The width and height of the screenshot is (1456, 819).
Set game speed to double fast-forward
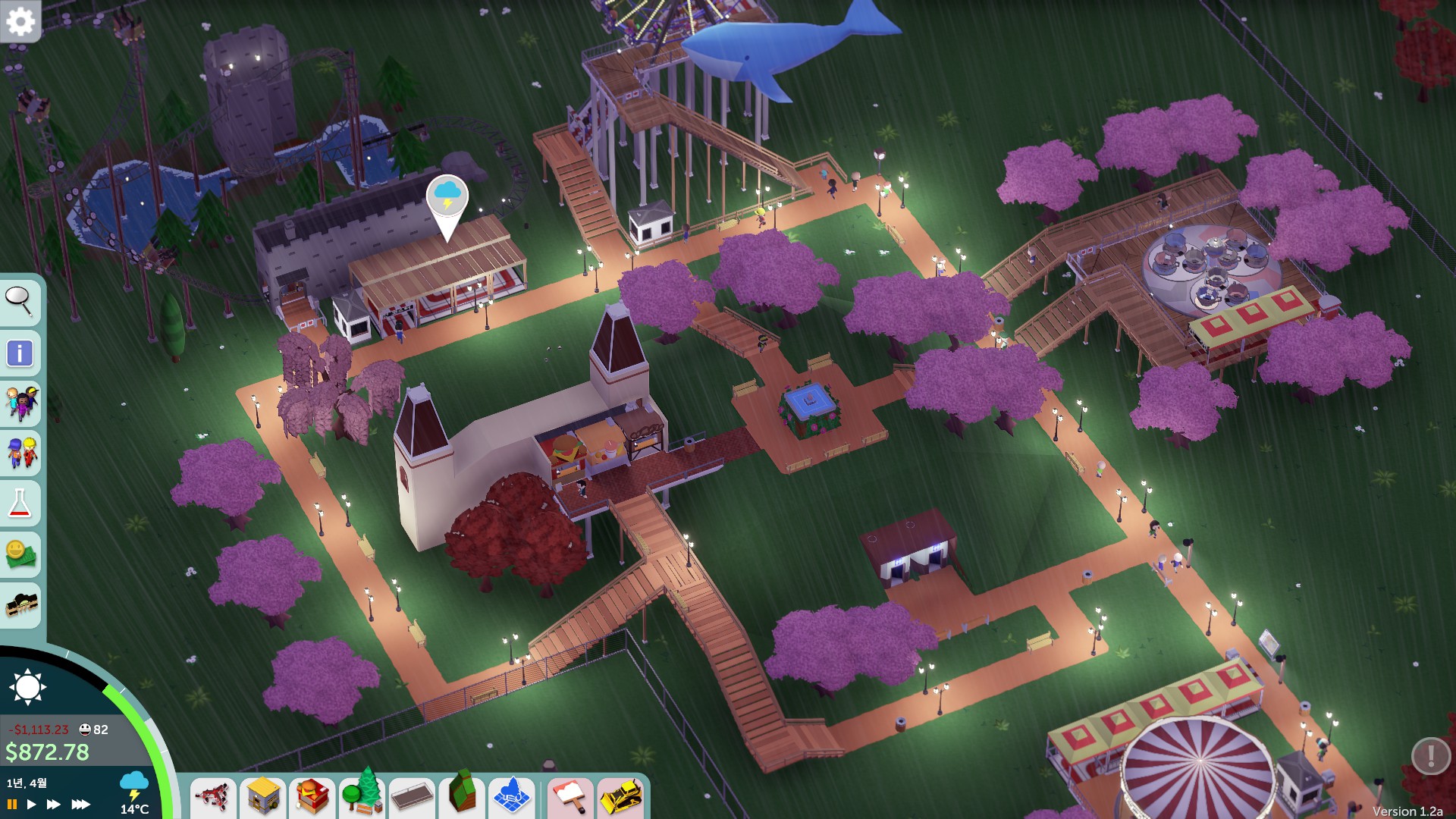coord(53,804)
